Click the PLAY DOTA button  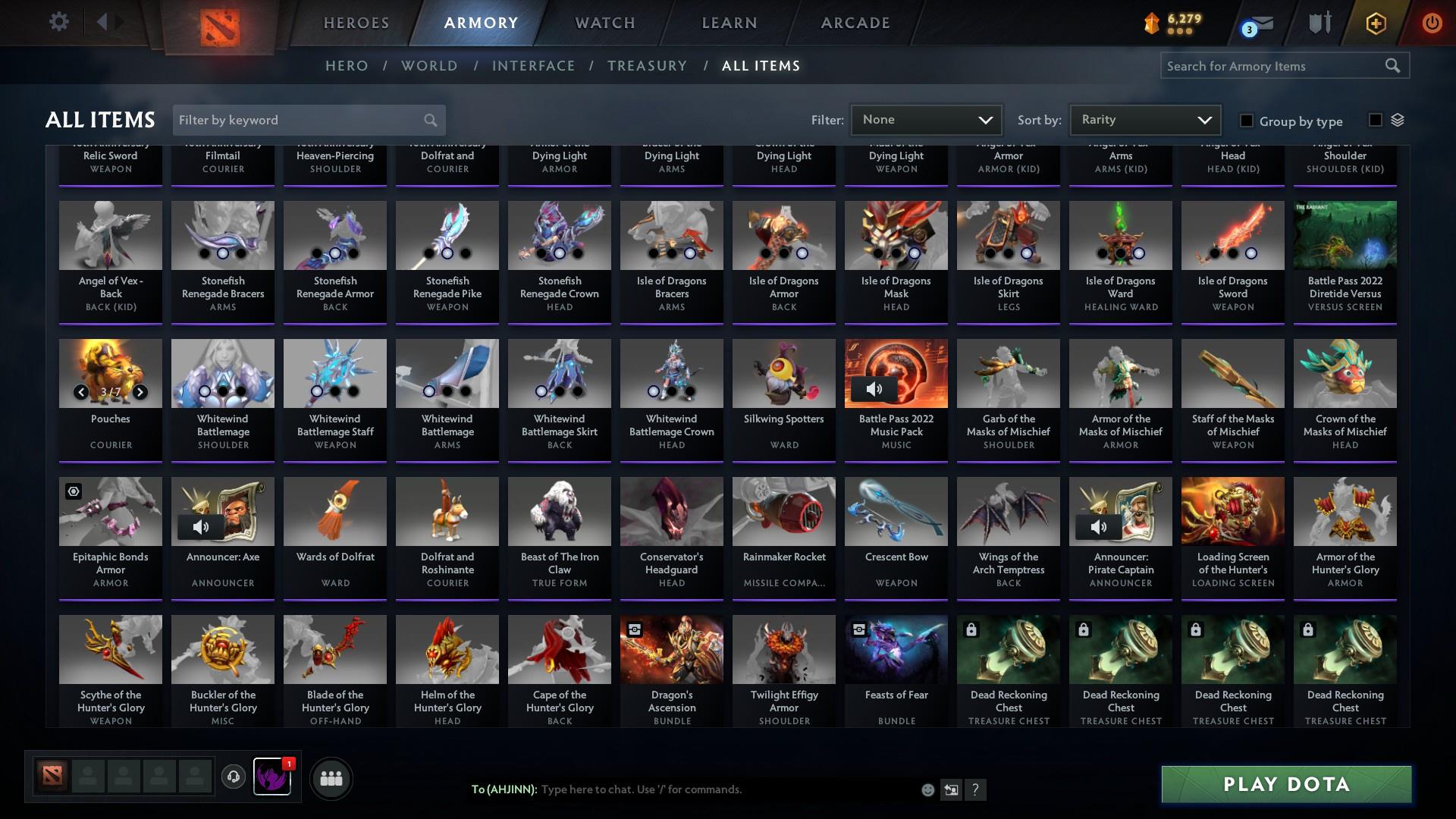pyautogui.click(x=1285, y=785)
